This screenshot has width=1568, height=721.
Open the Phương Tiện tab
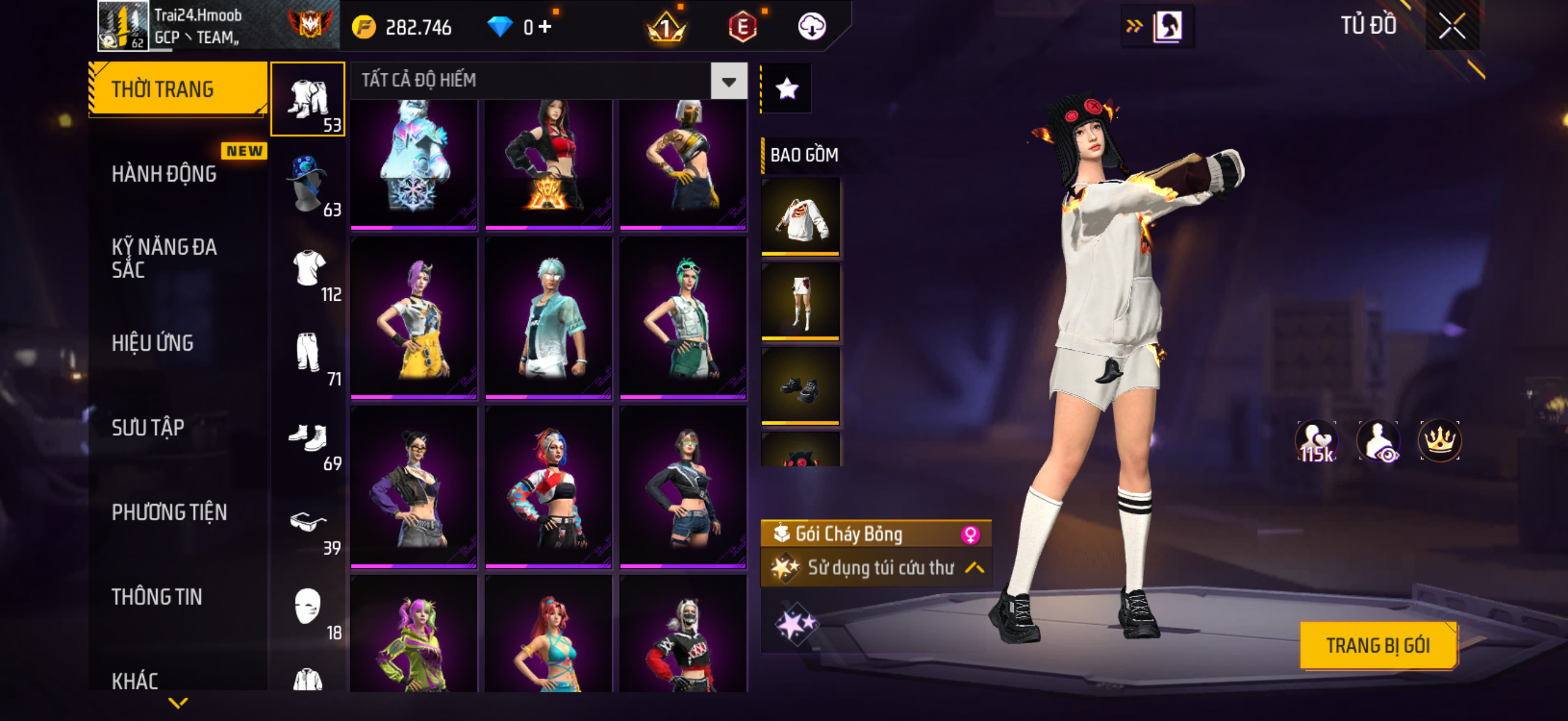(x=169, y=512)
